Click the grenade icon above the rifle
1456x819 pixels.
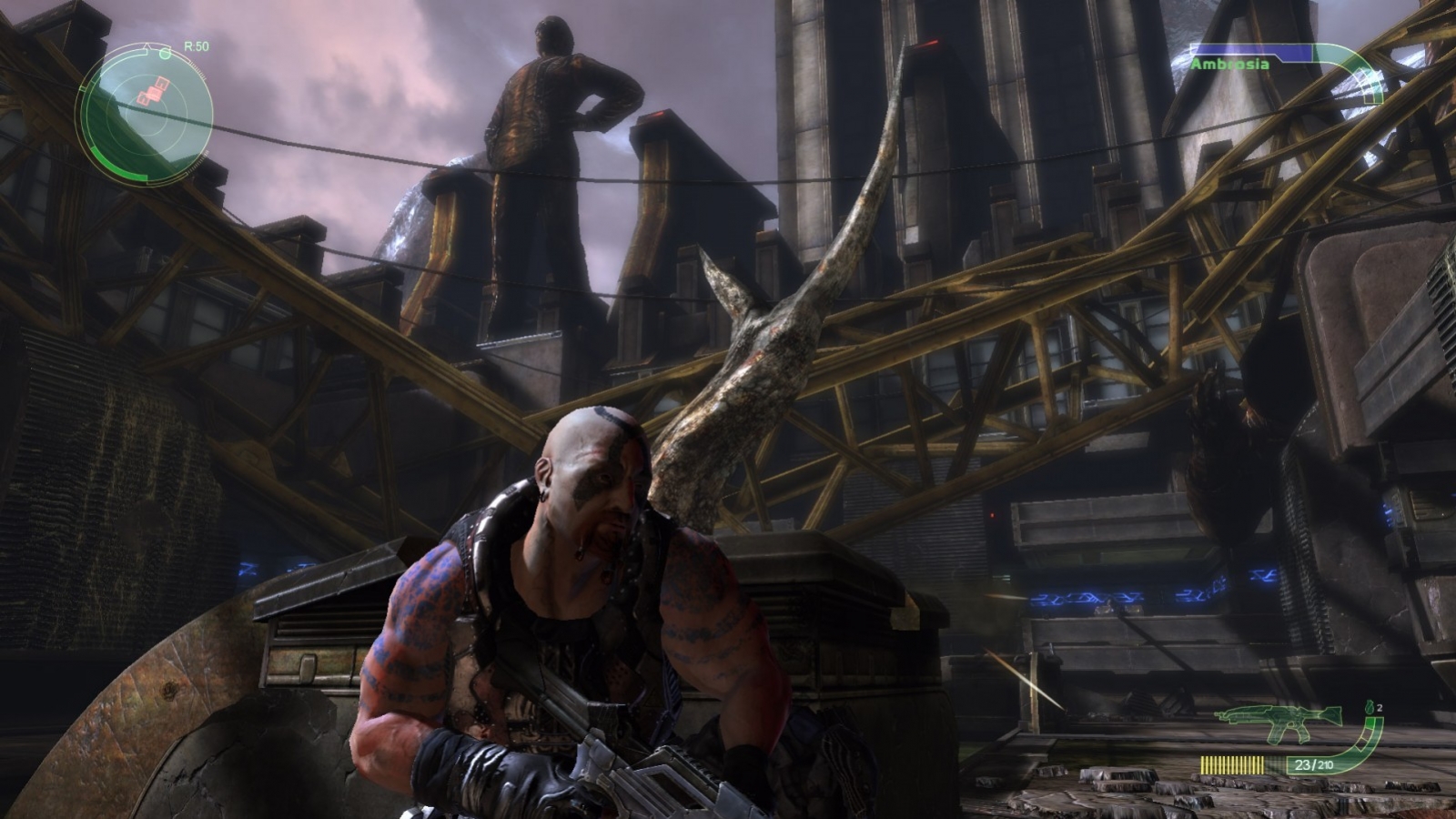point(1368,707)
